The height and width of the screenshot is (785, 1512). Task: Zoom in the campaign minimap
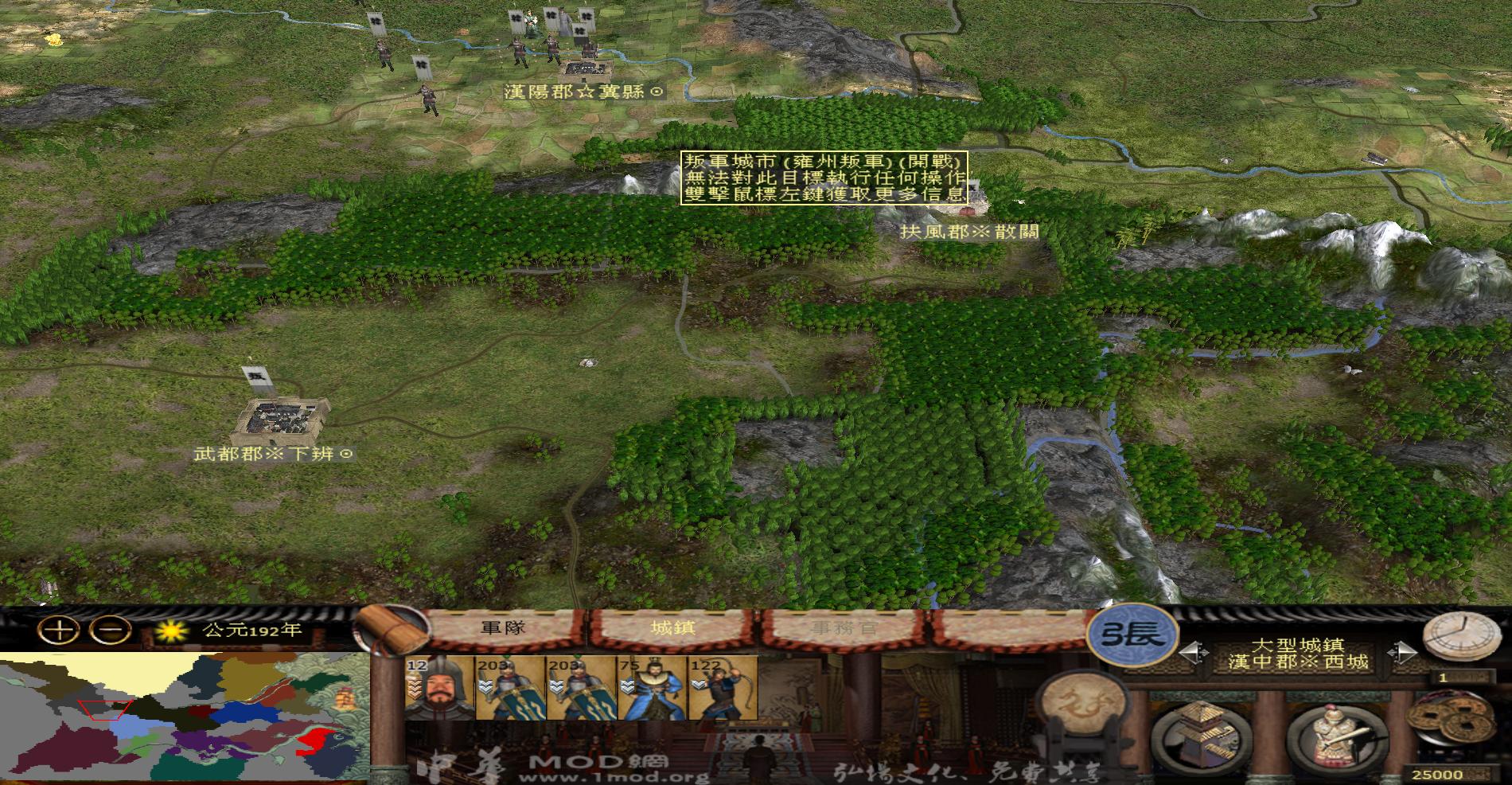coord(61,631)
